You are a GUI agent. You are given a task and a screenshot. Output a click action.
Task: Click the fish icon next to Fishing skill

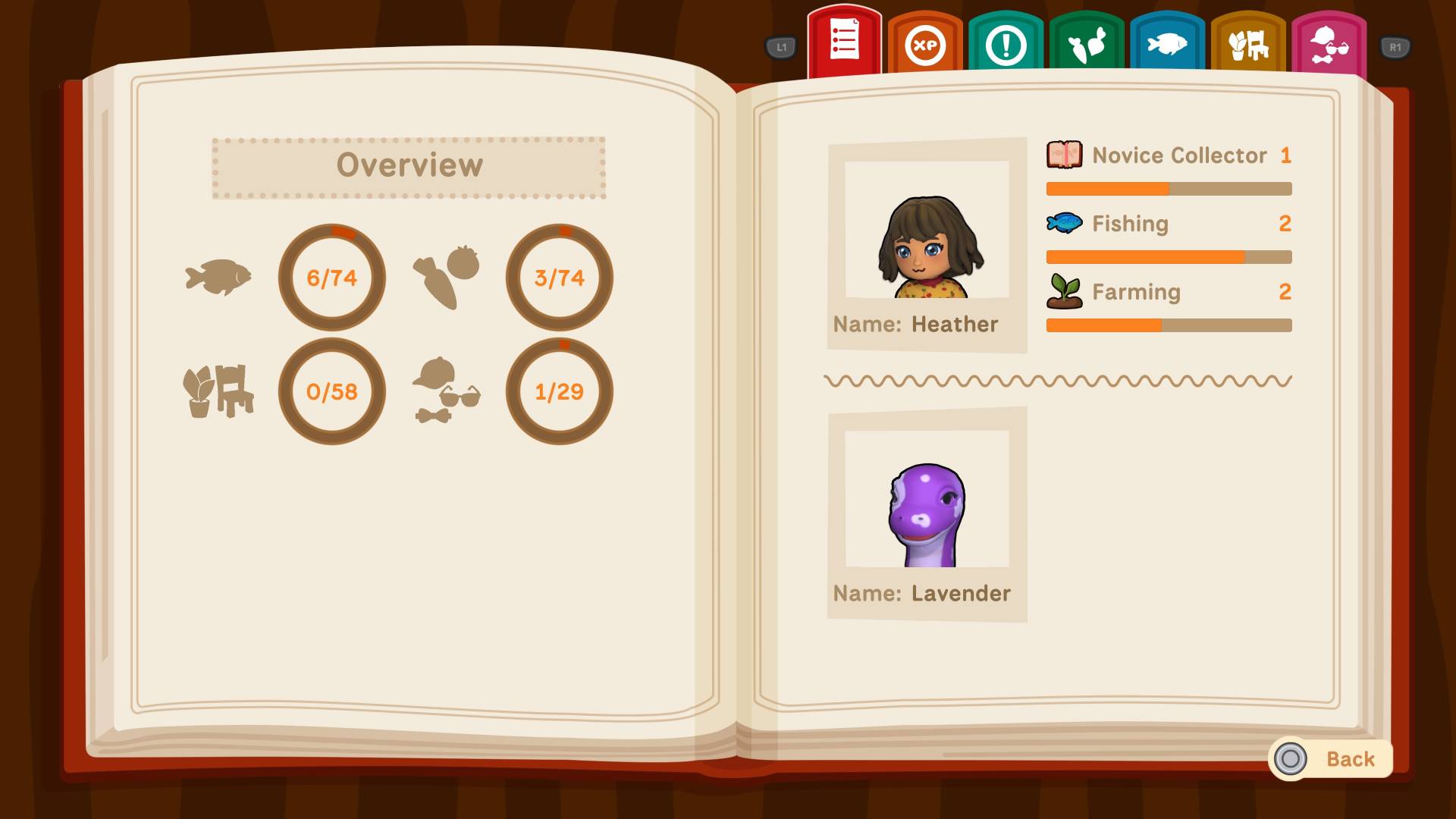point(1064,223)
